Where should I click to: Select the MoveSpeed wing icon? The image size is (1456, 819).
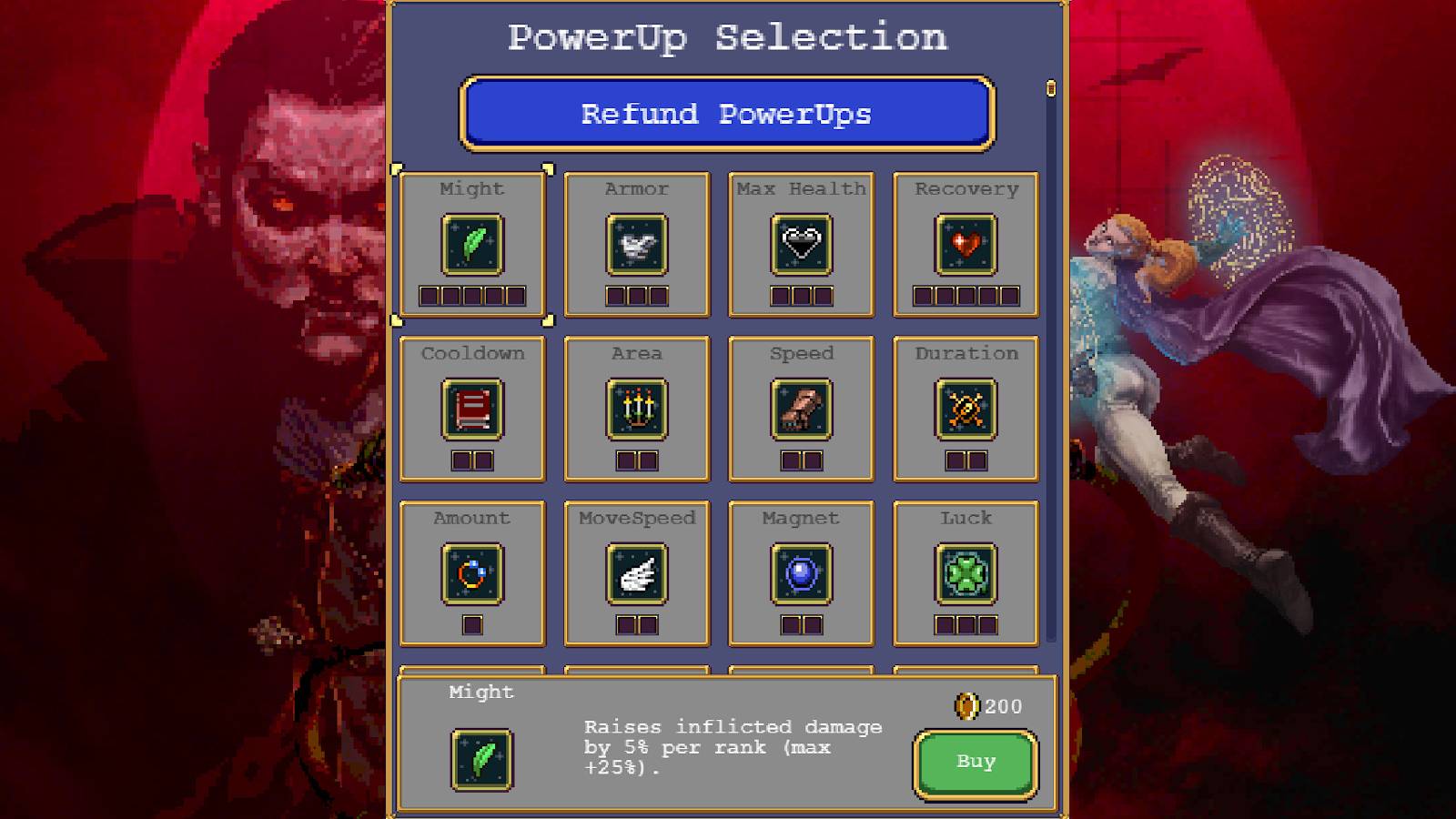636,573
